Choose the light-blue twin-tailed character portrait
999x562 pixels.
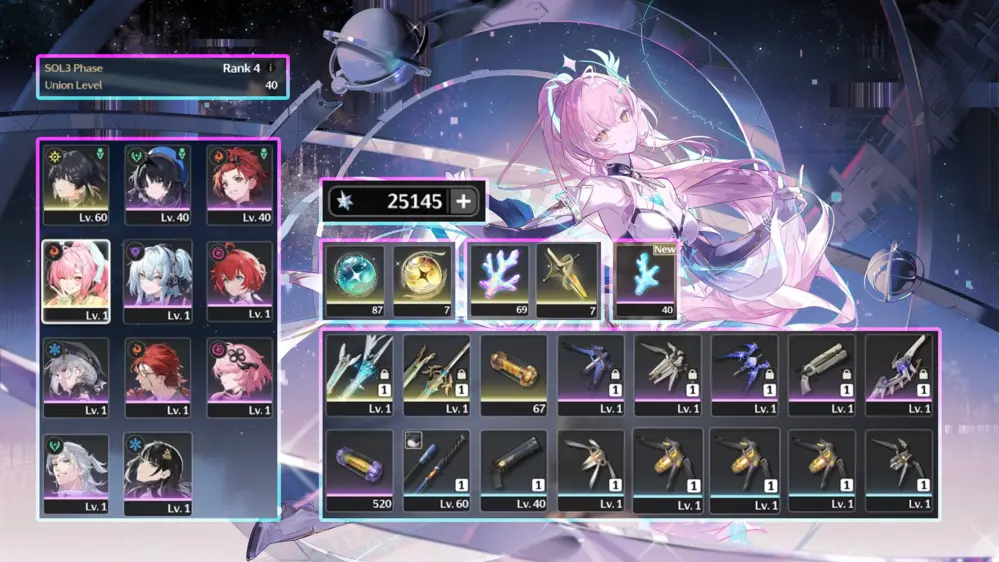coord(158,280)
